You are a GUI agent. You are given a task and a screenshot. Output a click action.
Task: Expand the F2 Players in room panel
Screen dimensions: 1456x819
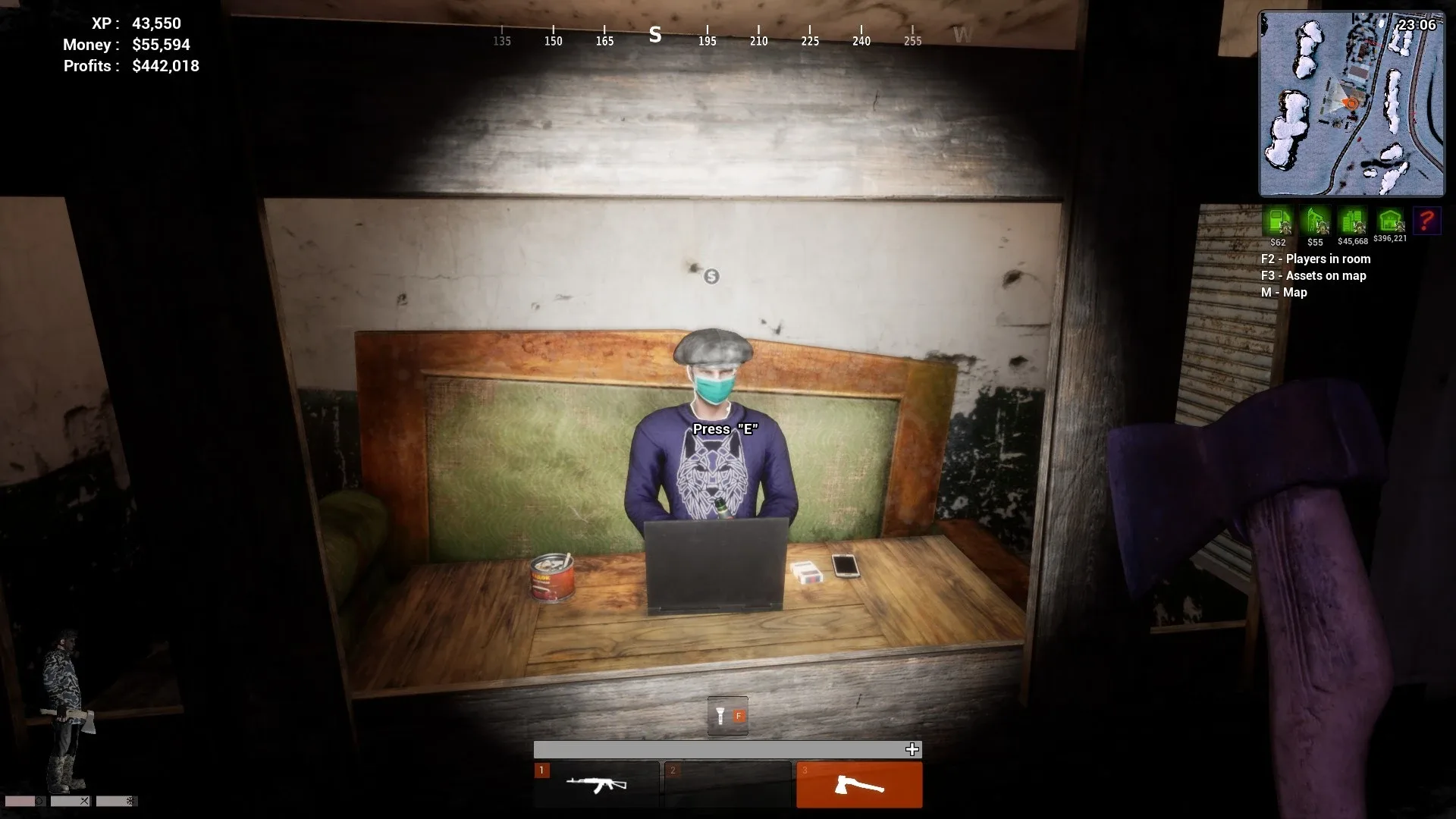click(x=1315, y=259)
